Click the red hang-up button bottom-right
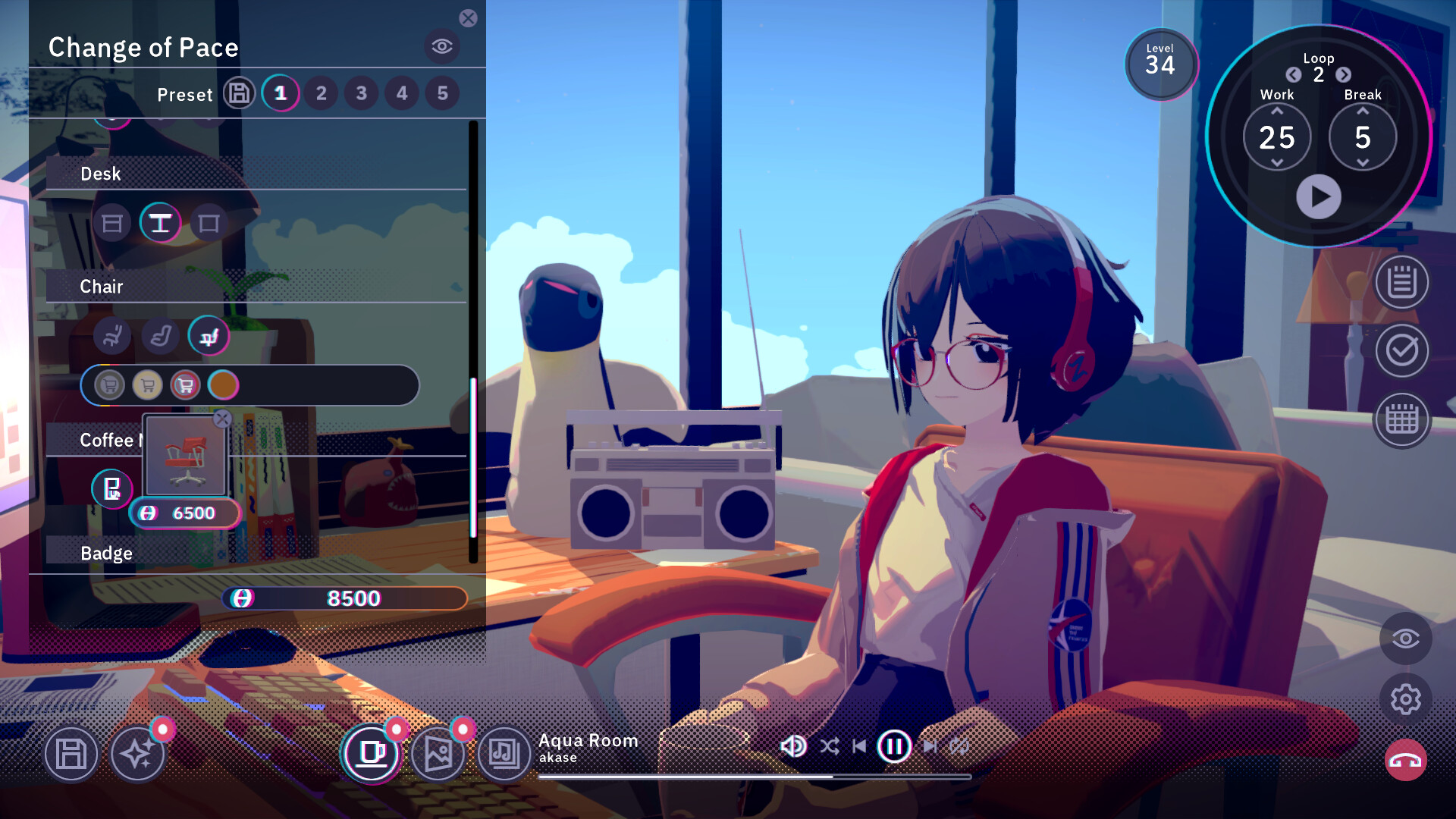This screenshot has height=819, width=1456. [x=1405, y=760]
